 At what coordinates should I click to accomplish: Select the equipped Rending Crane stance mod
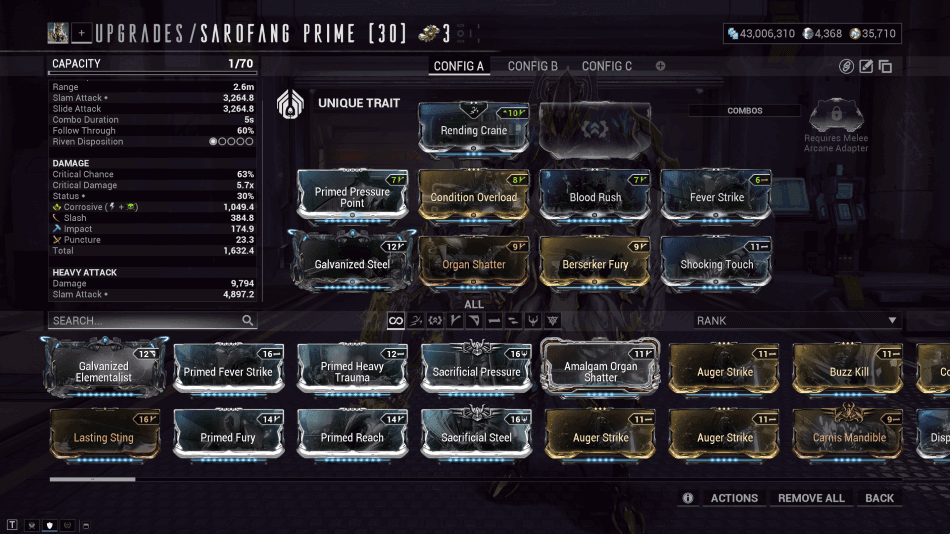tap(474, 129)
